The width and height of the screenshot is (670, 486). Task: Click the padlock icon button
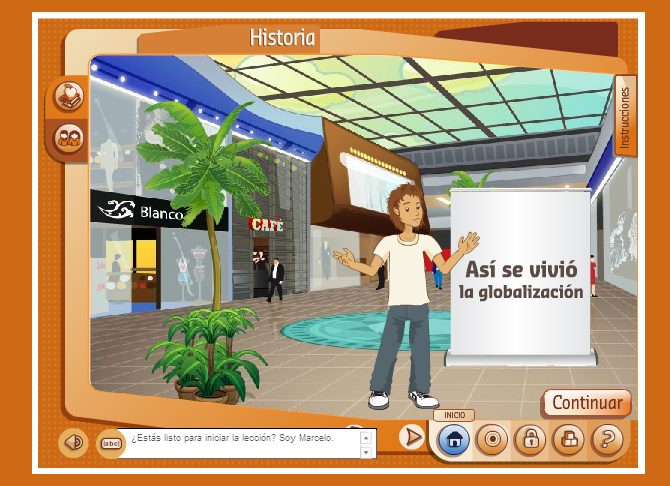coord(530,438)
